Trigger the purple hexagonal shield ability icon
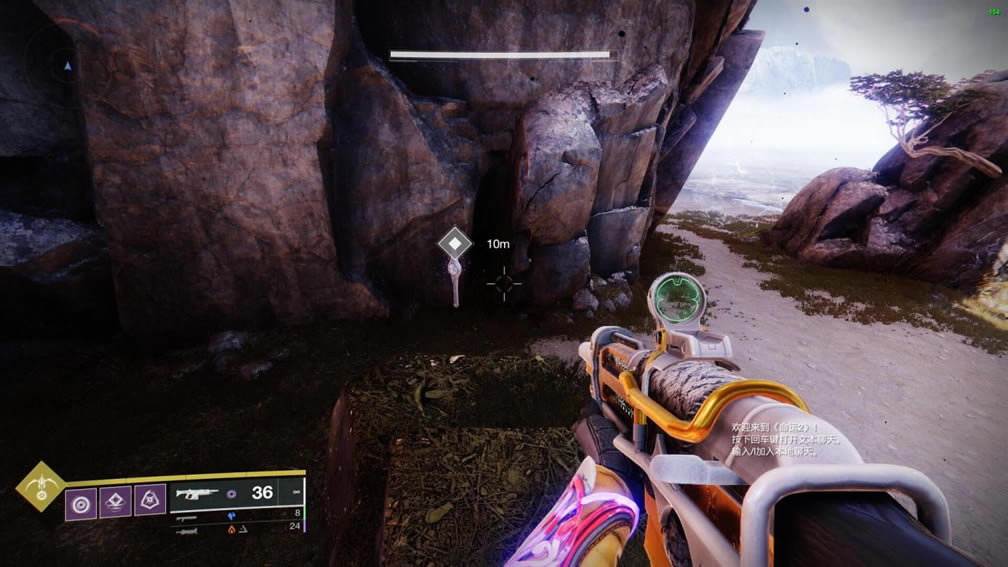1008x567 pixels. (x=150, y=501)
